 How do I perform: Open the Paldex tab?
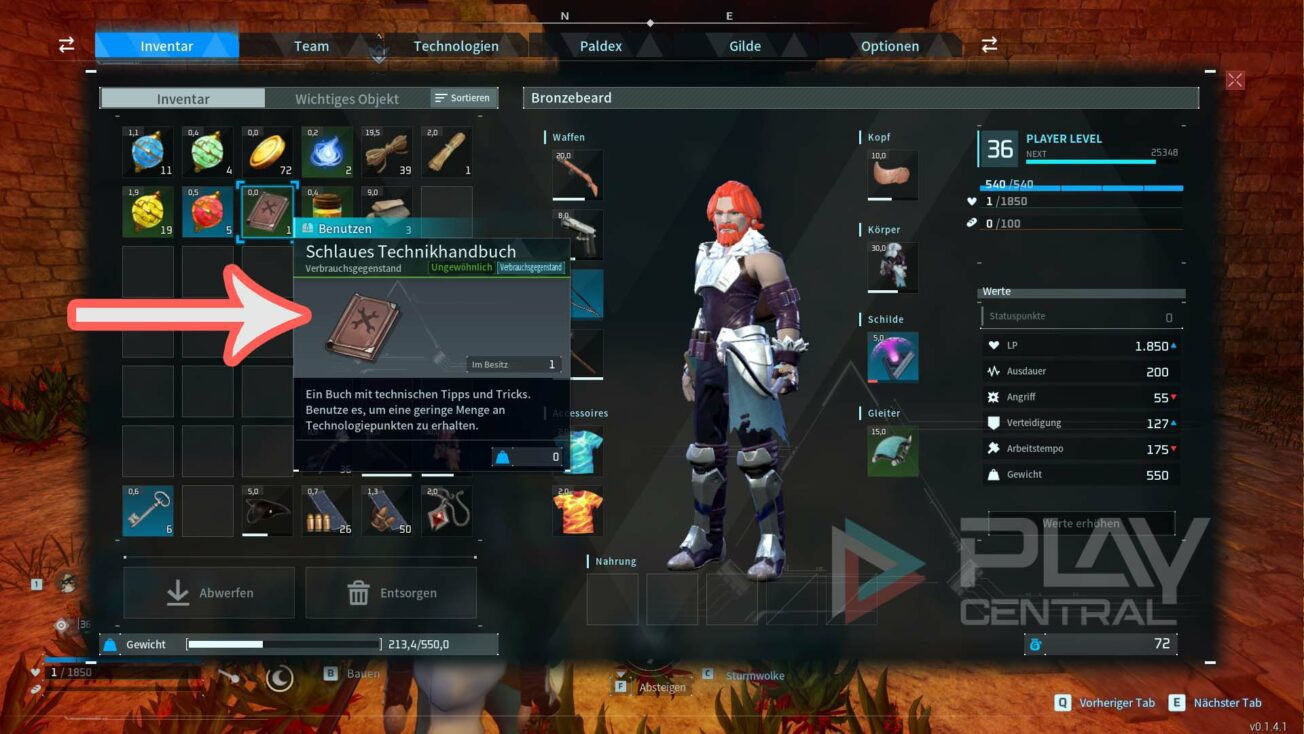(x=601, y=46)
